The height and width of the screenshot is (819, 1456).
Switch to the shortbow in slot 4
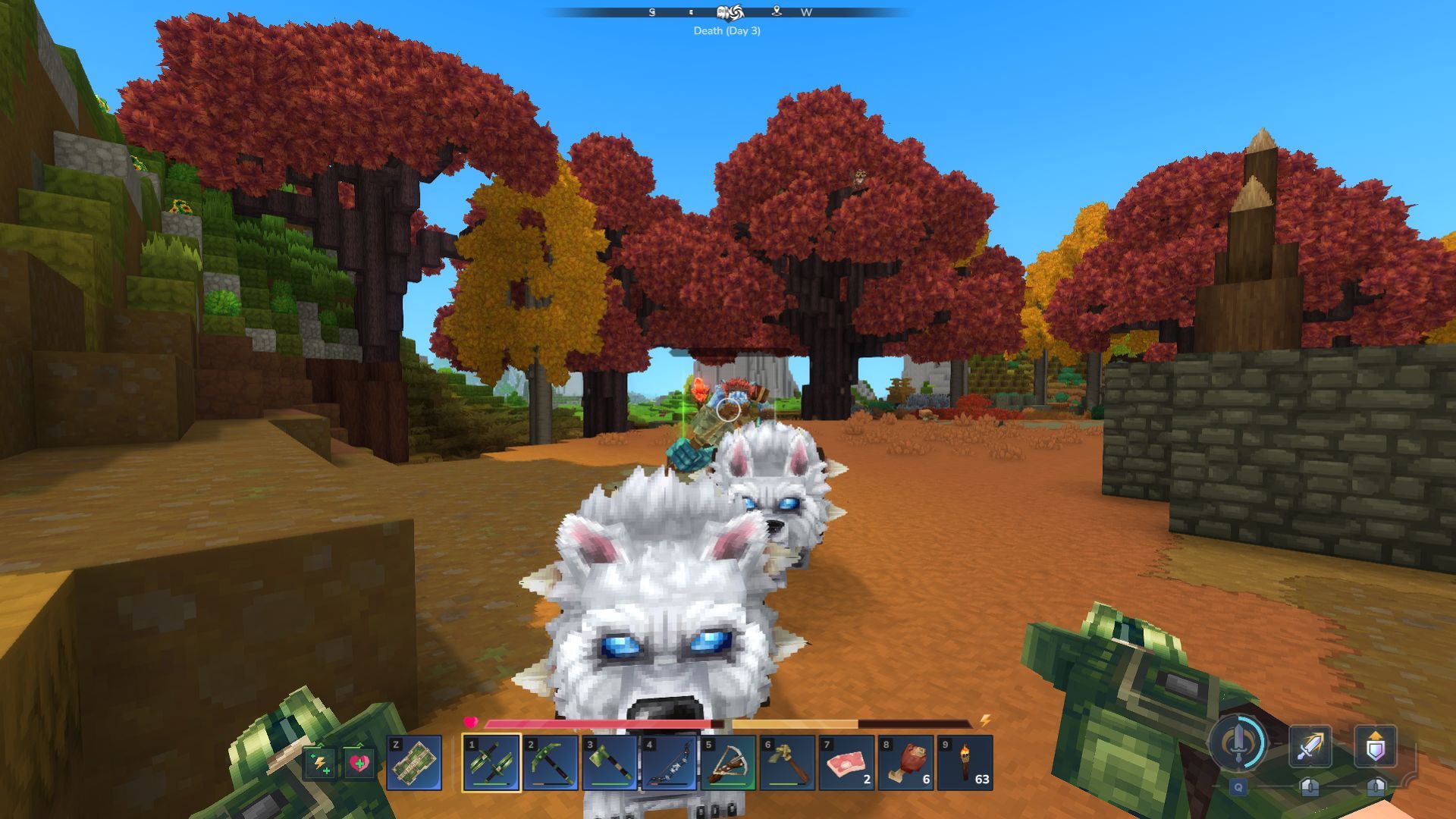click(669, 763)
